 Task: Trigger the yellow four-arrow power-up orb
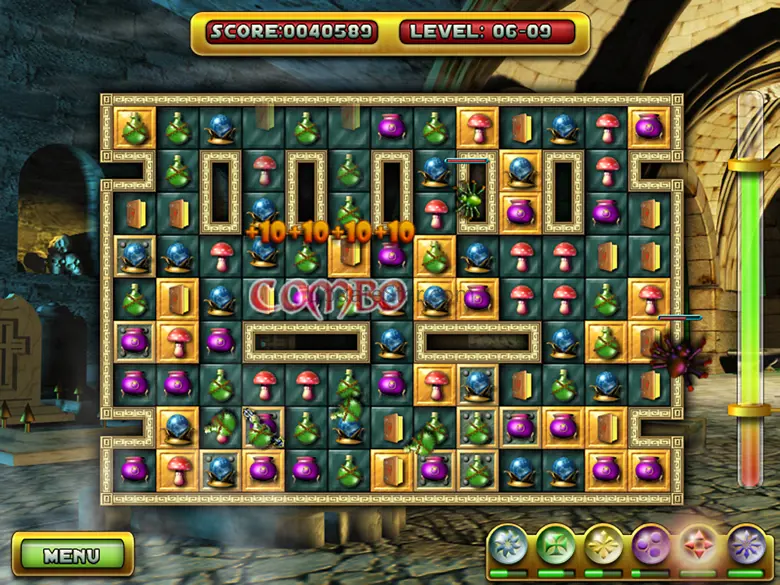pos(603,546)
